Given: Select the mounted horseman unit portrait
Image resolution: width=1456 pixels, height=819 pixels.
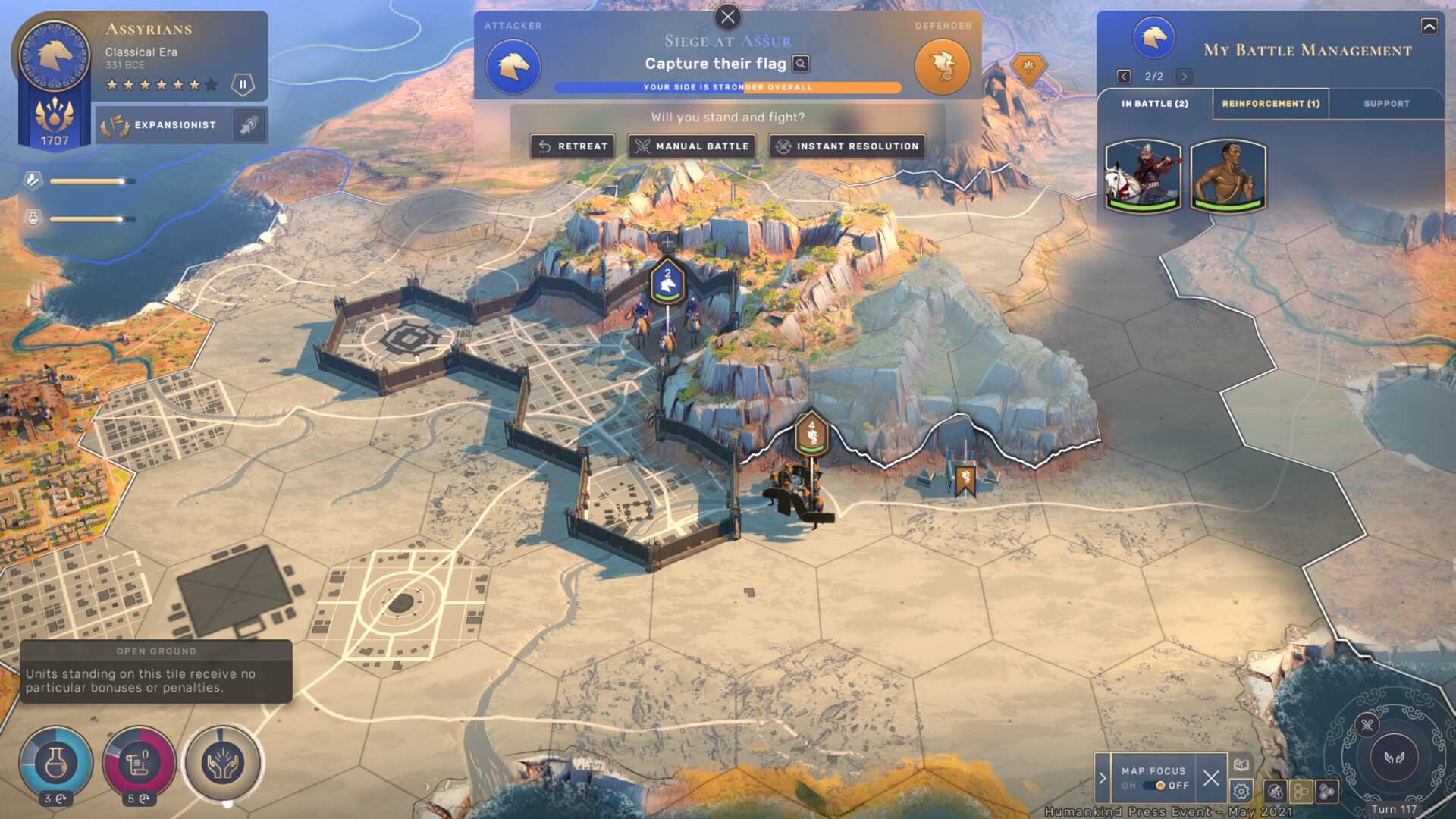Looking at the screenshot, I should (1143, 176).
